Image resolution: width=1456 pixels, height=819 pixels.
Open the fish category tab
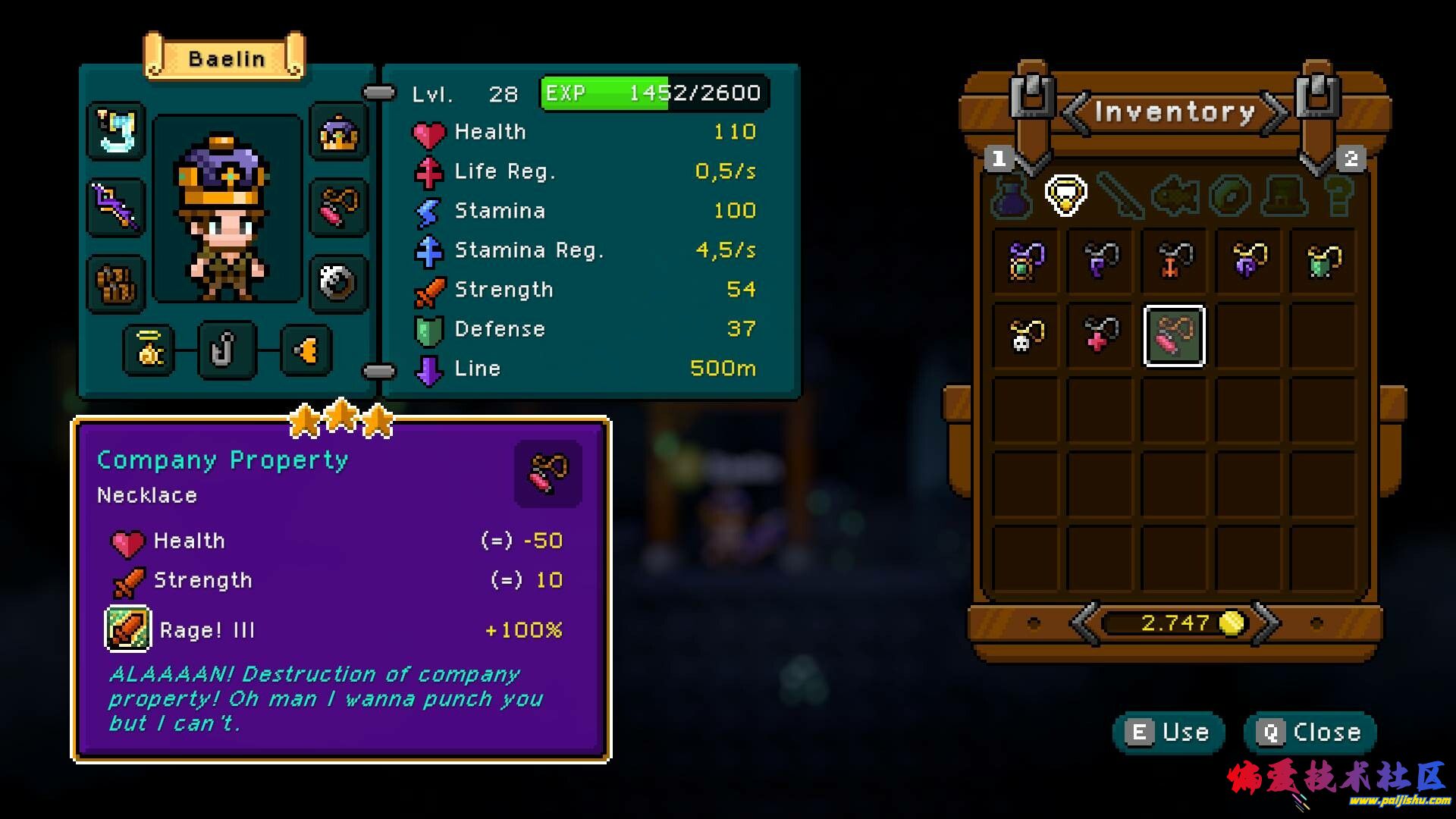tap(1175, 196)
